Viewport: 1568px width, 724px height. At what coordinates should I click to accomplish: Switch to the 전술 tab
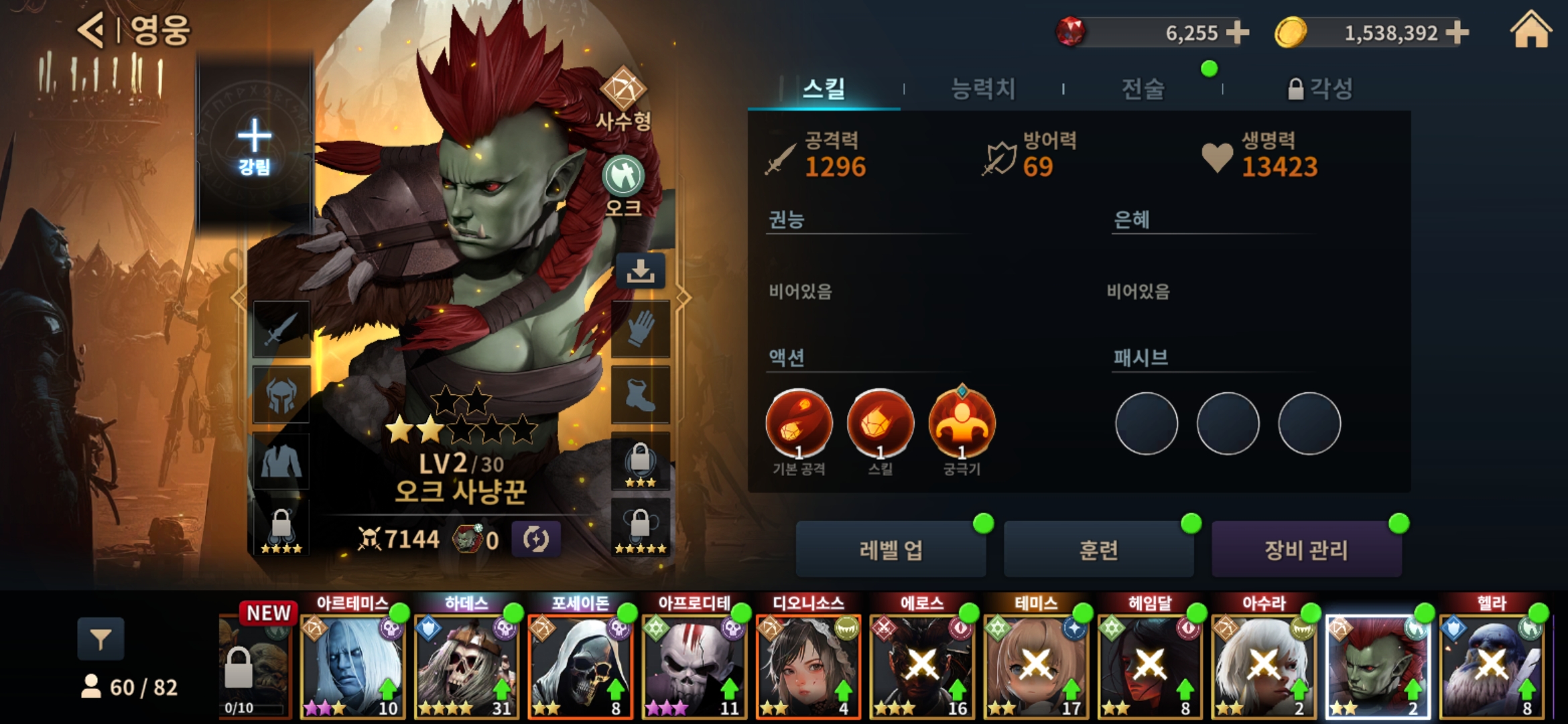pos(1143,88)
